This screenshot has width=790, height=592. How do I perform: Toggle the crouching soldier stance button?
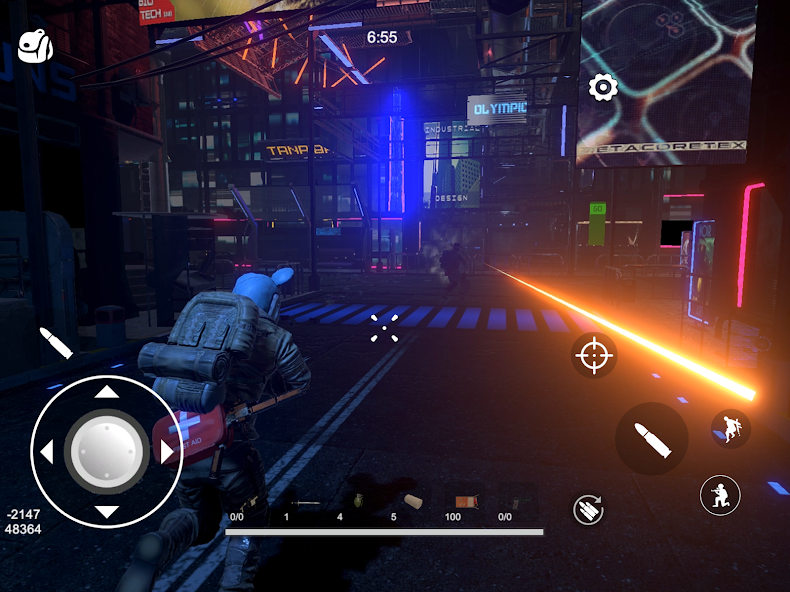pyautogui.click(x=720, y=494)
